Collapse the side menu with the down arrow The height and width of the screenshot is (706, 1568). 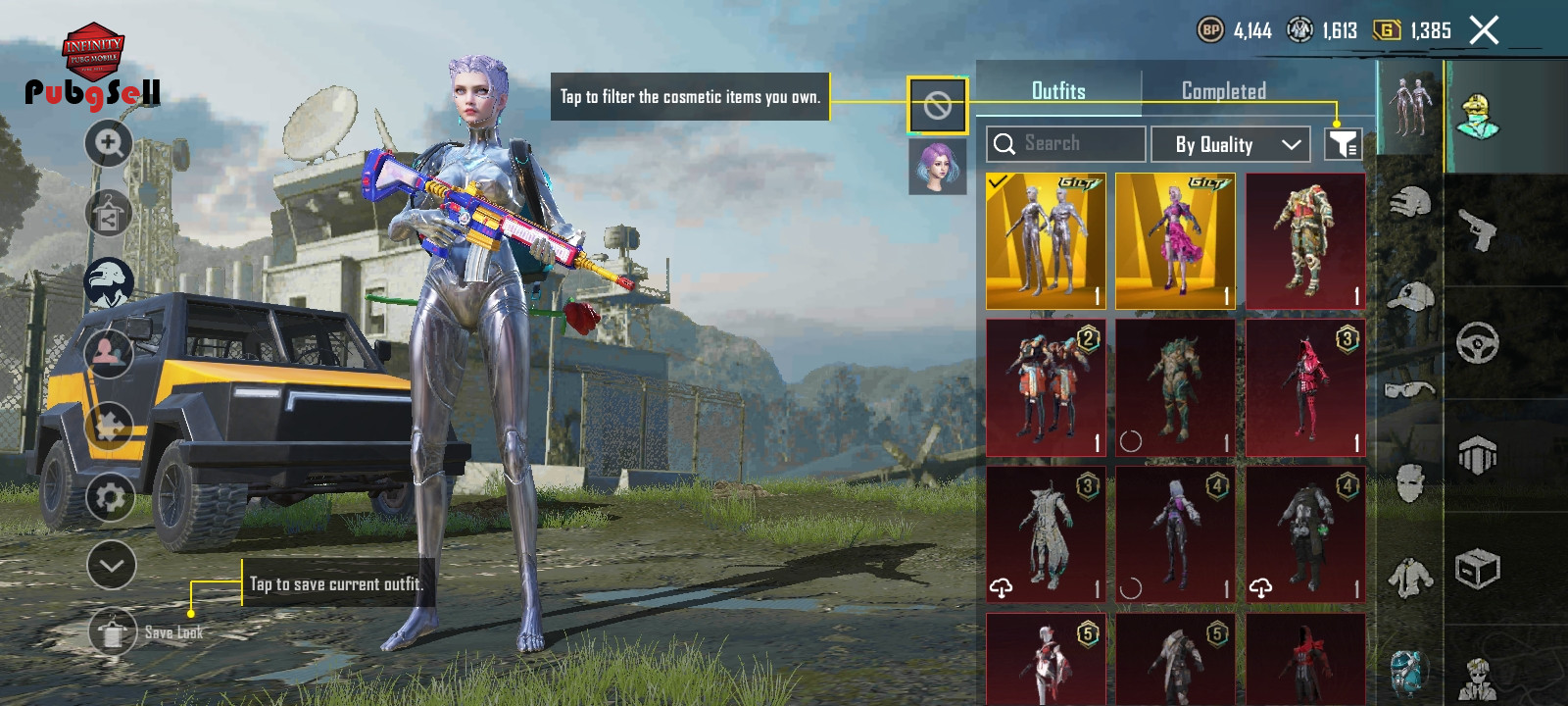[111, 566]
